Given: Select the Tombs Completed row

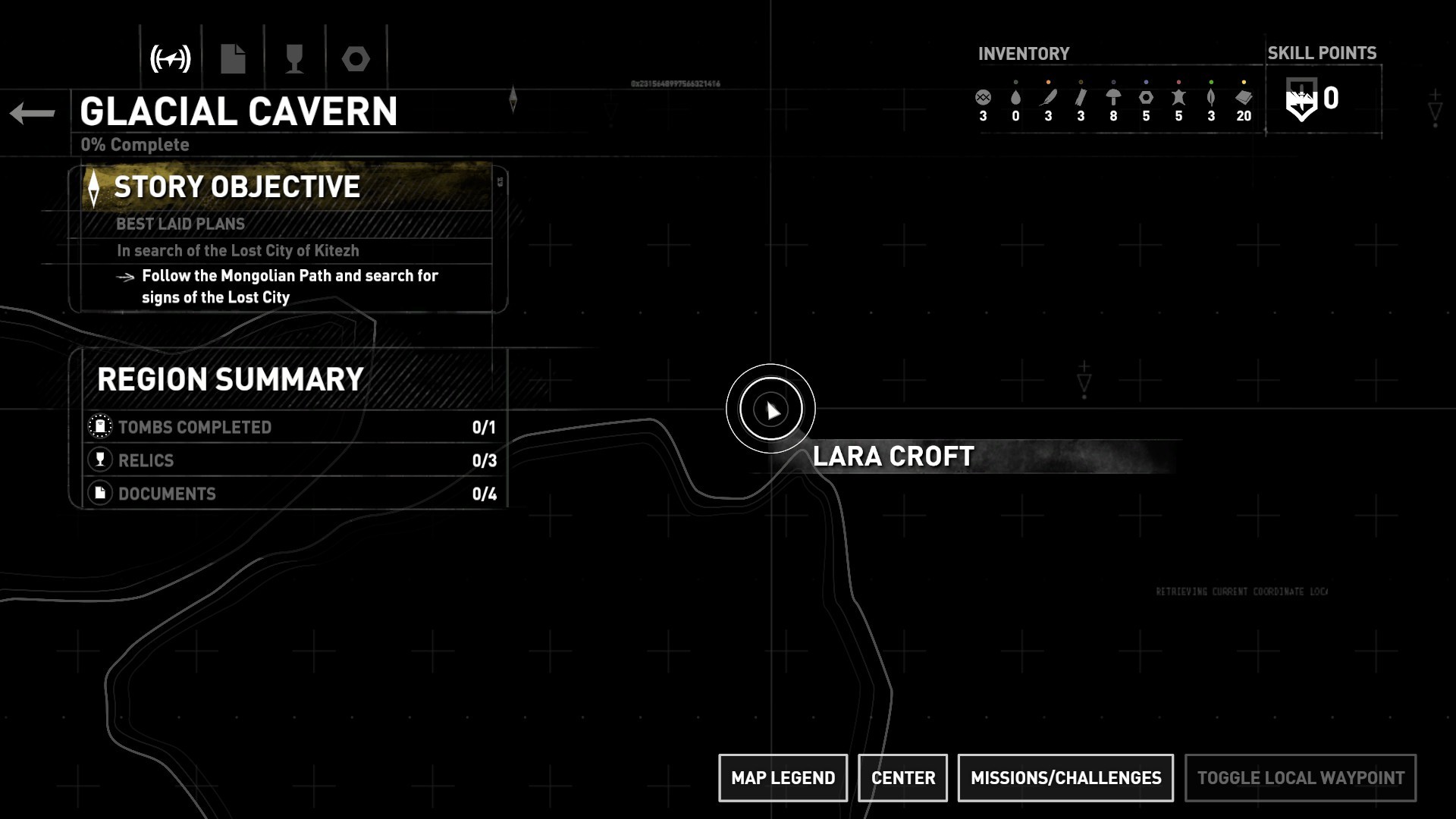Looking at the screenshot, I should [292, 427].
